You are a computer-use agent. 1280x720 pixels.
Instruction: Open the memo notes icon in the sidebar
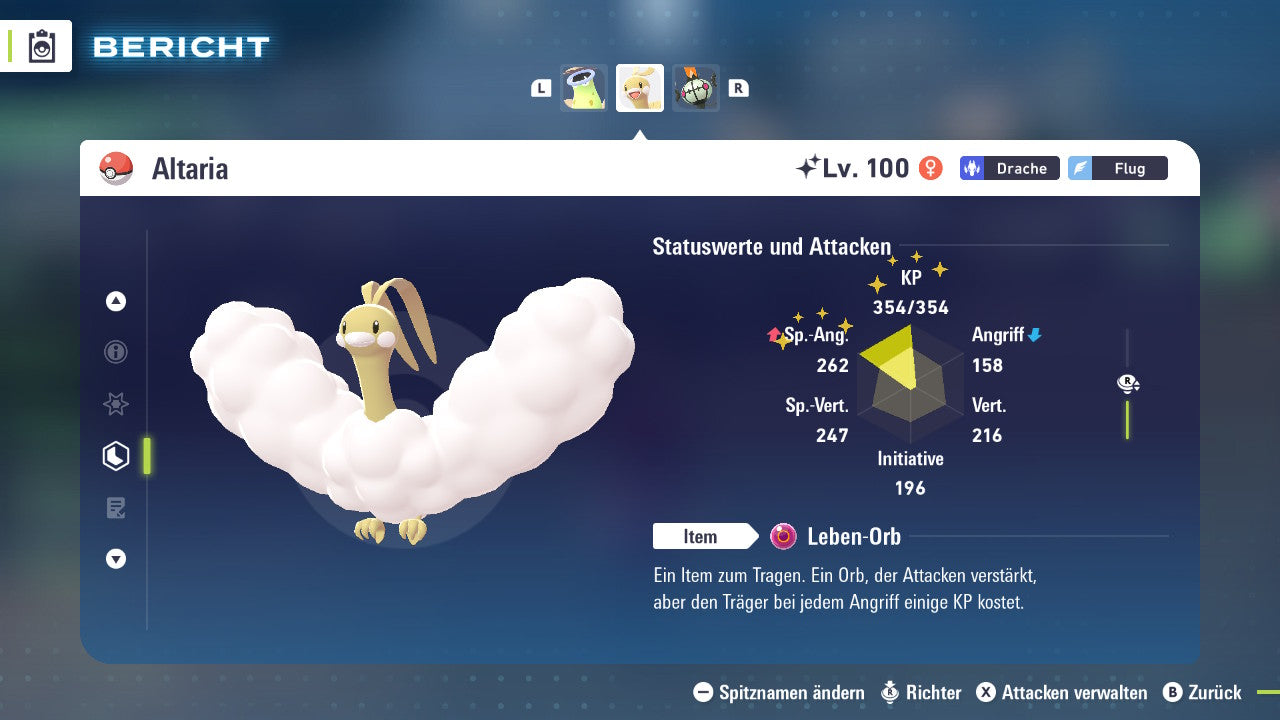tap(115, 507)
